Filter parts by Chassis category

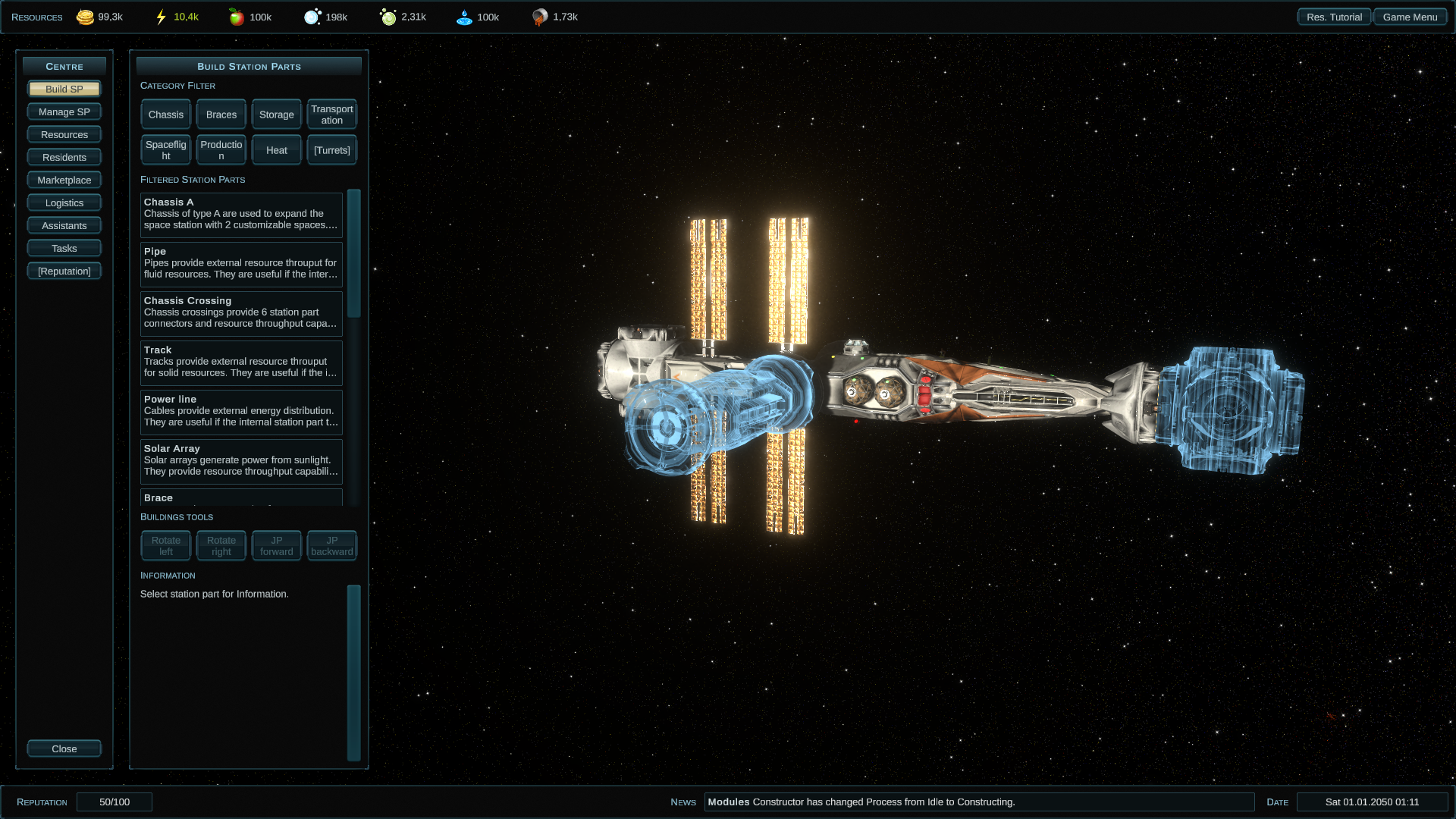(166, 115)
